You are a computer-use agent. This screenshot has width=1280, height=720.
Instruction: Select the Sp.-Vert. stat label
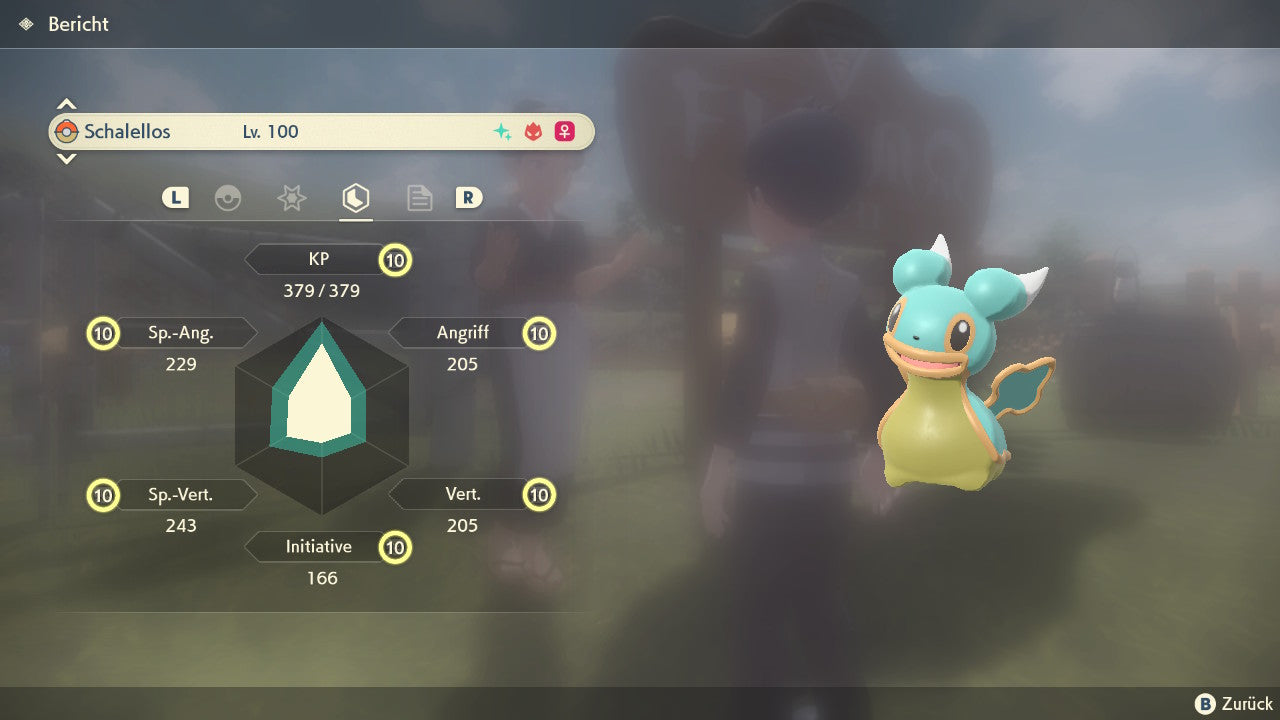181,494
